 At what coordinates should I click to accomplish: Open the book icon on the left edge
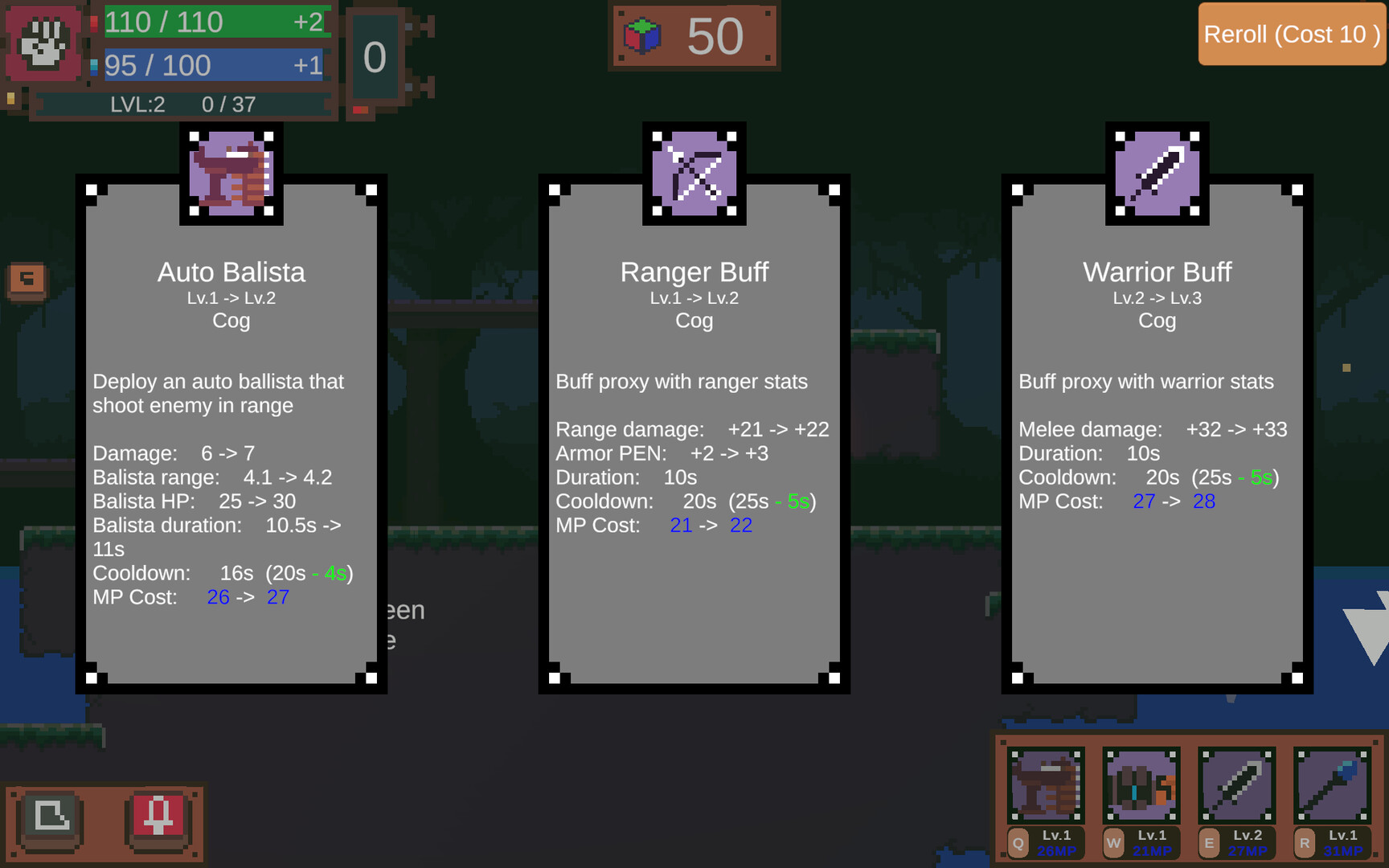click(x=27, y=280)
